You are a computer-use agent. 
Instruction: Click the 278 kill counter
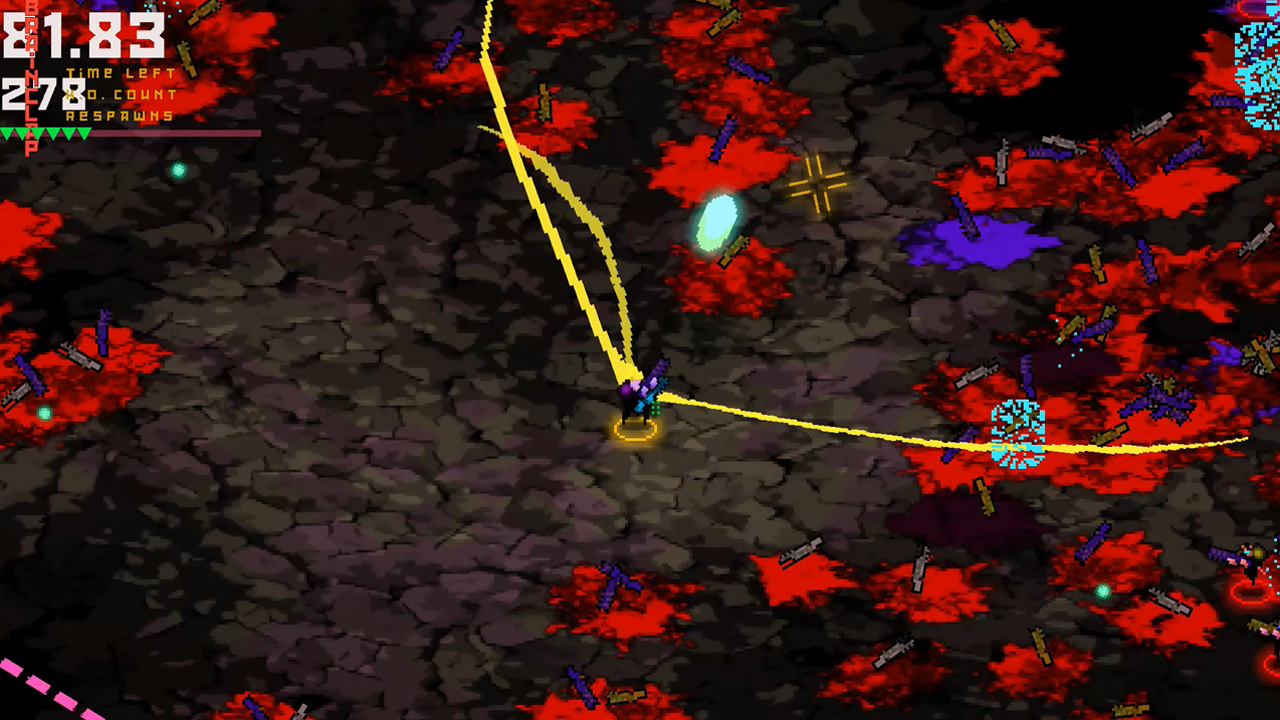tap(40, 95)
